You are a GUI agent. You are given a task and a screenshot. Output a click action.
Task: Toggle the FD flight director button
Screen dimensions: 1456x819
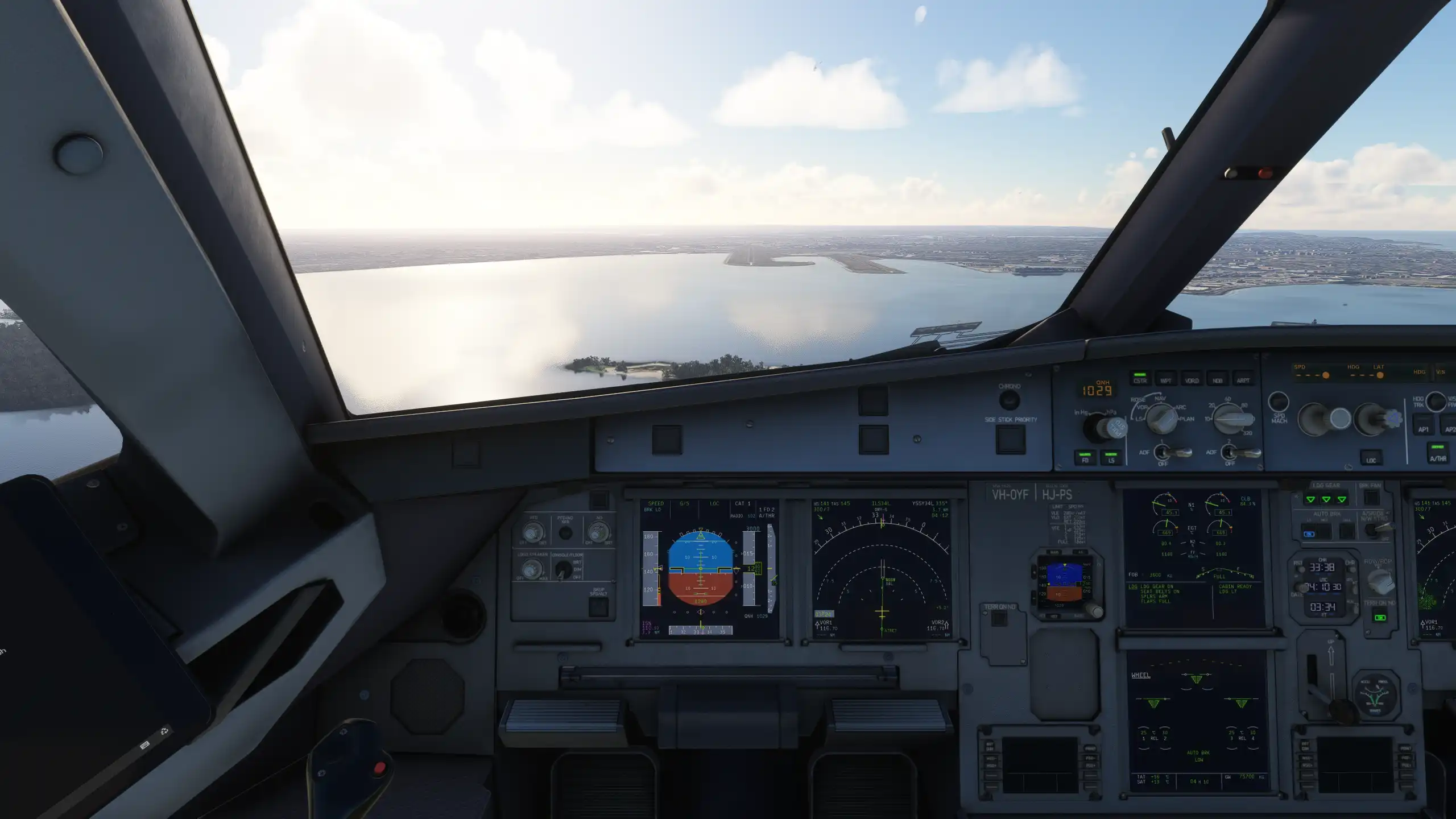1085,458
